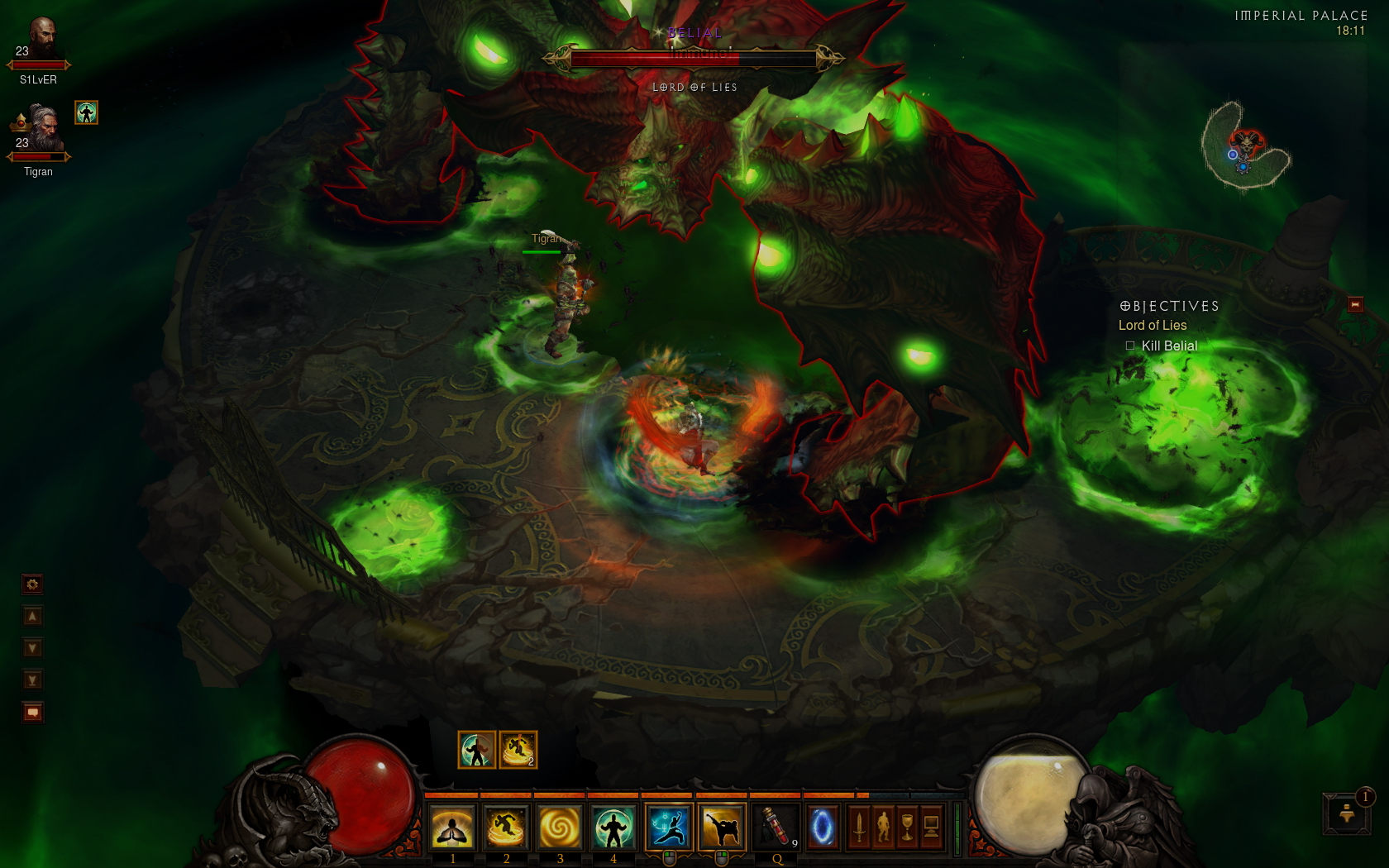Open the skills menu sword button
The width and height of the screenshot is (1389, 868).
[859, 827]
